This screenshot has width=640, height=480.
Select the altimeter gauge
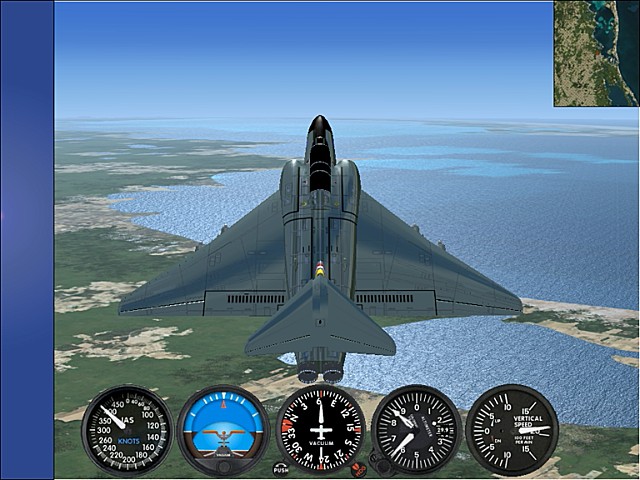coord(416,430)
